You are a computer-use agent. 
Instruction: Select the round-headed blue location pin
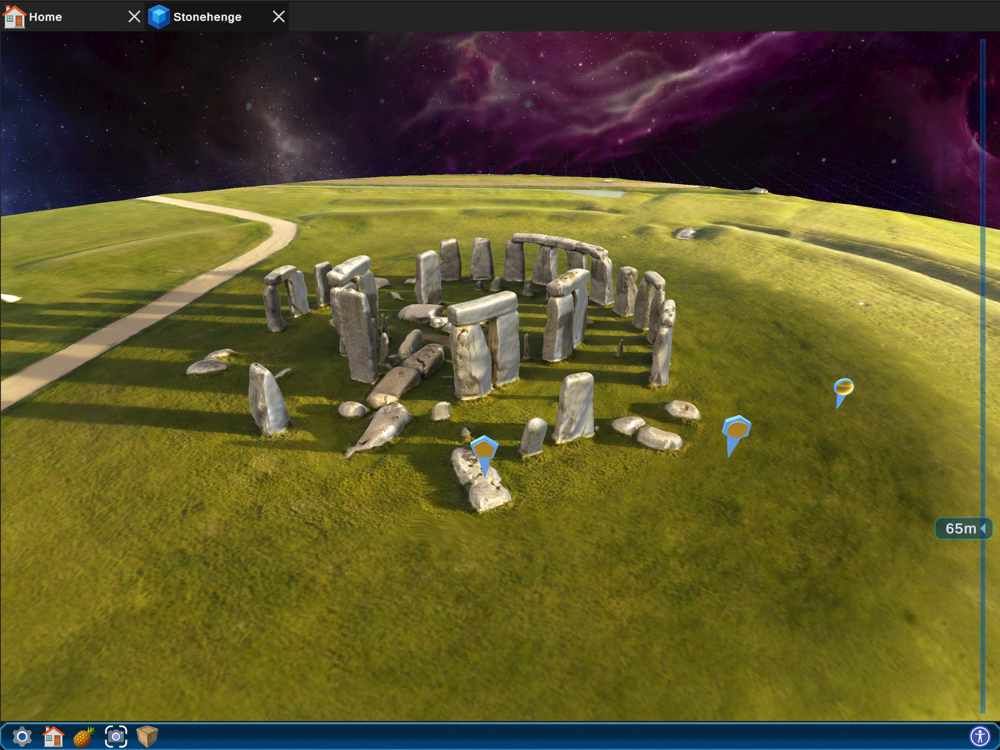843,388
